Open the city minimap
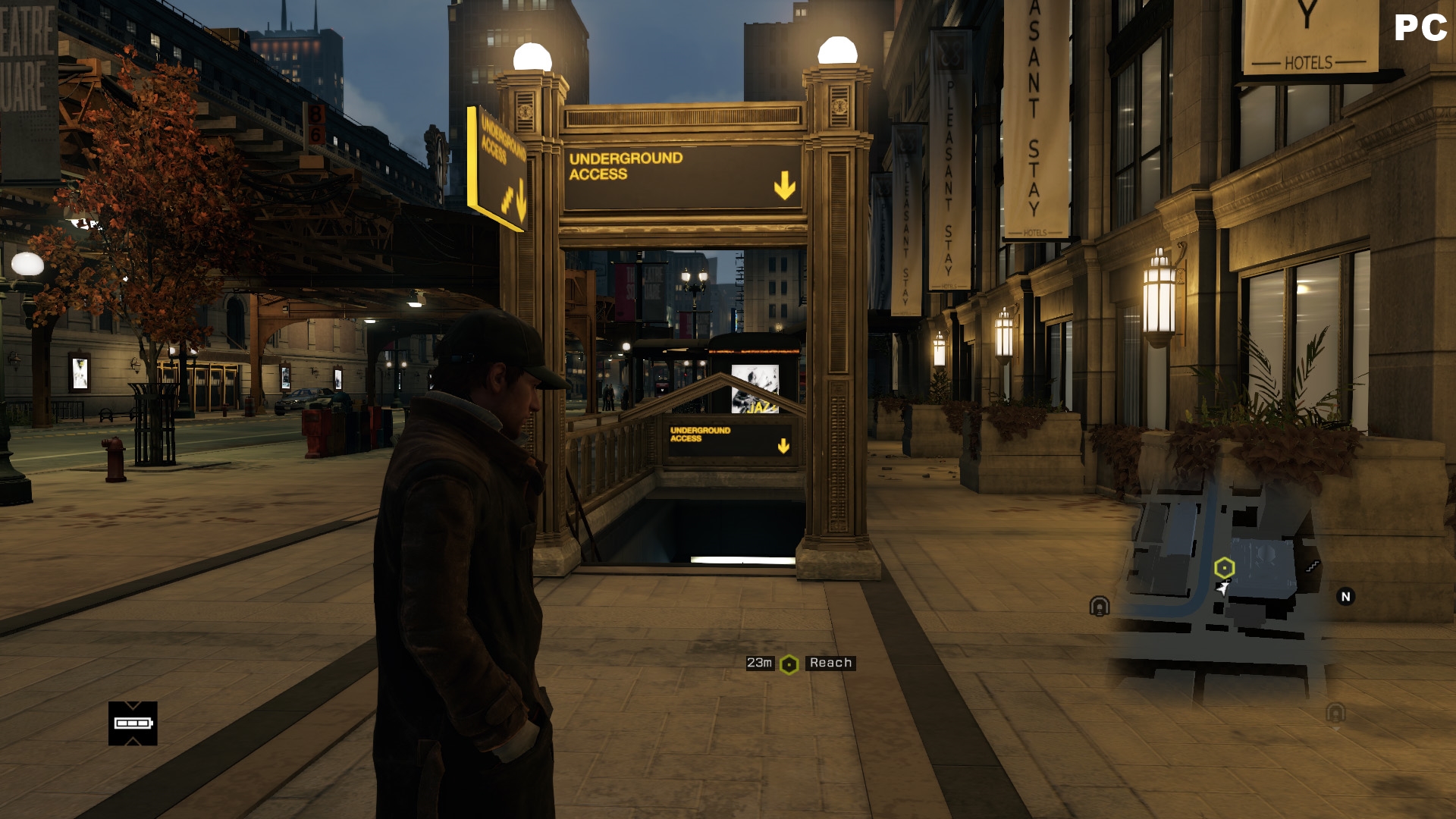This screenshot has width=1456, height=819. pyautogui.click(x=1221, y=584)
